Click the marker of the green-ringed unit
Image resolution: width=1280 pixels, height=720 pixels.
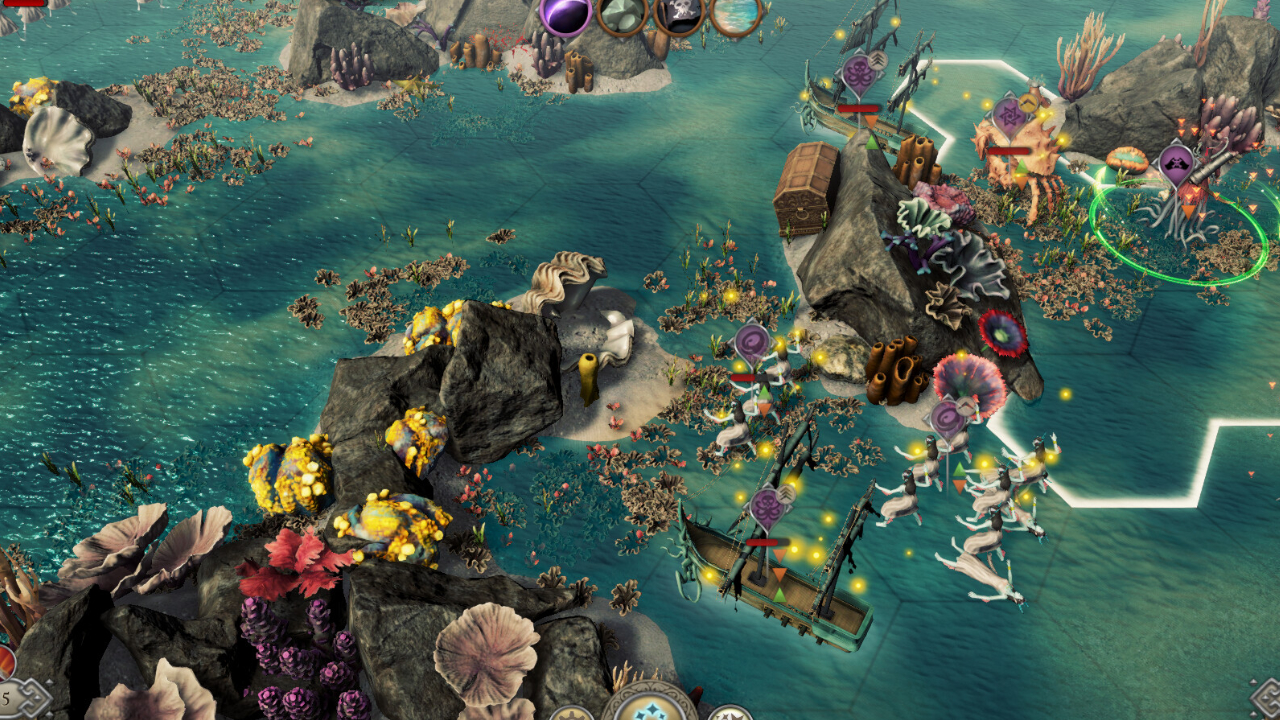[x=1176, y=166]
